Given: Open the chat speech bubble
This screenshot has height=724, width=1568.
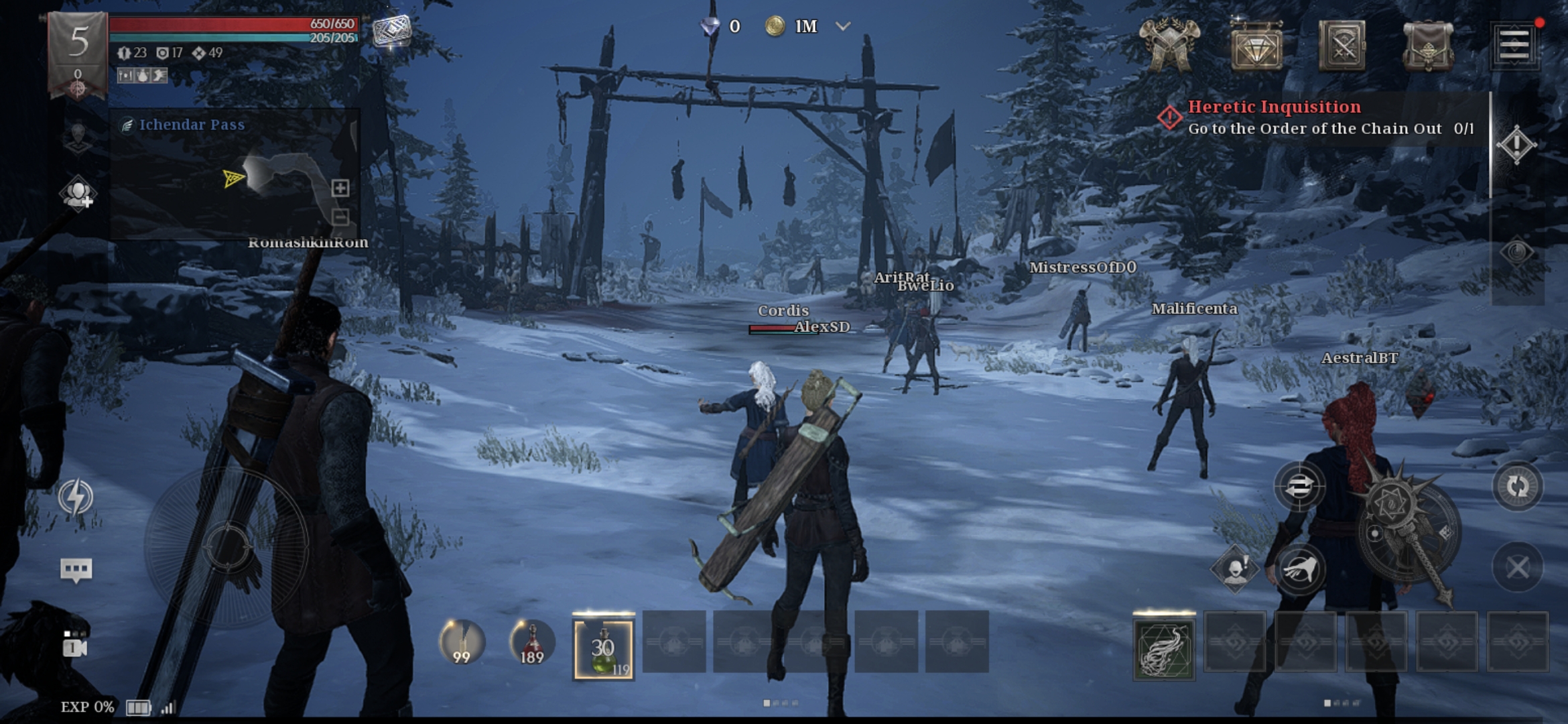Looking at the screenshot, I should pos(76,570).
